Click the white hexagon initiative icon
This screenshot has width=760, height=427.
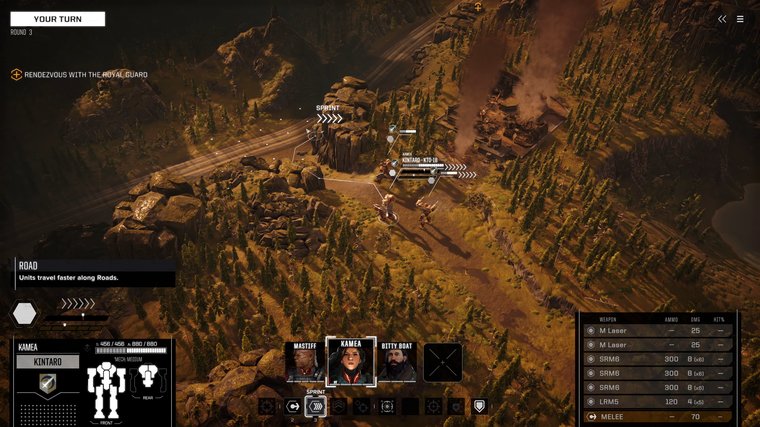[x=24, y=314]
